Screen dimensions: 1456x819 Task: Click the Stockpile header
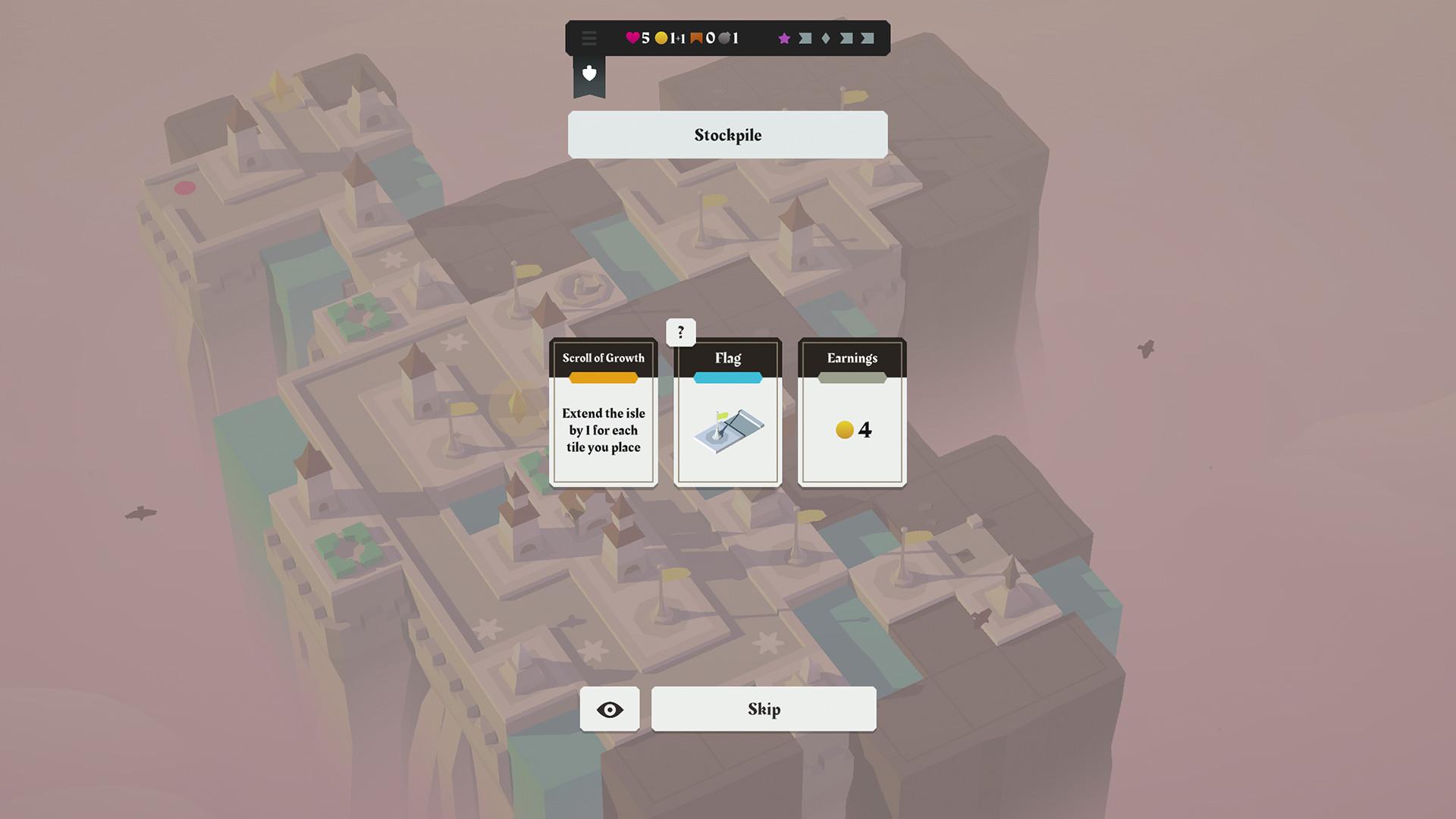coord(727,135)
